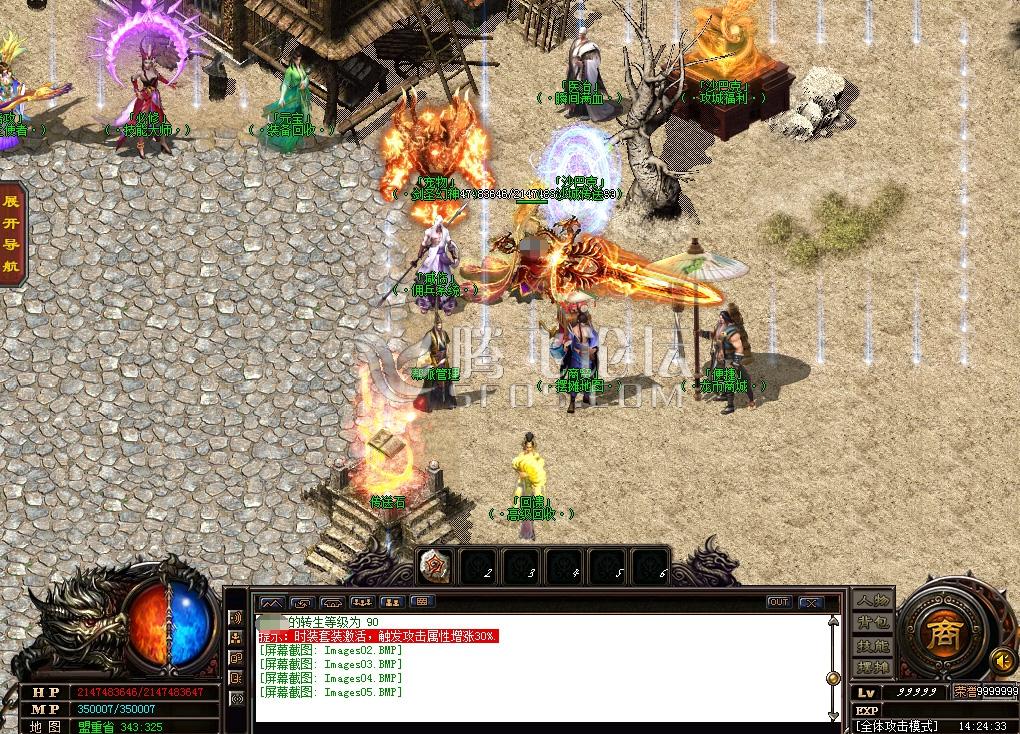Select the first hotbar skill slot

click(x=436, y=566)
